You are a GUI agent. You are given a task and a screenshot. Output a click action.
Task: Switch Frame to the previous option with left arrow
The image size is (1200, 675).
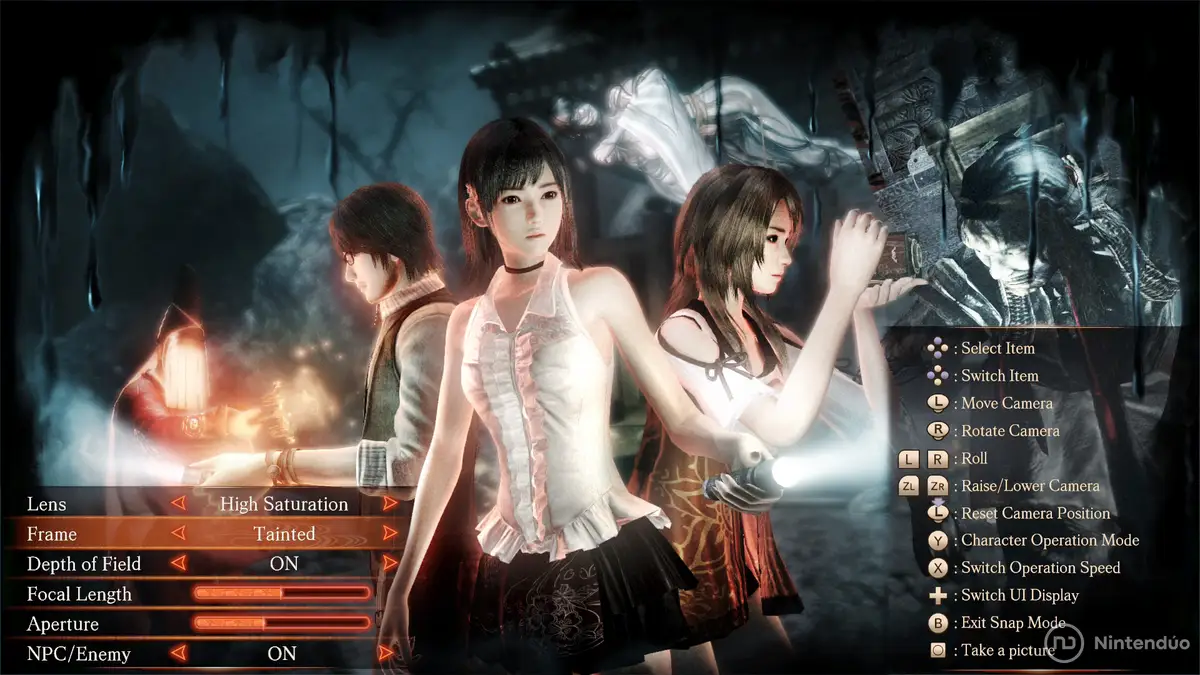coord(179,534)
